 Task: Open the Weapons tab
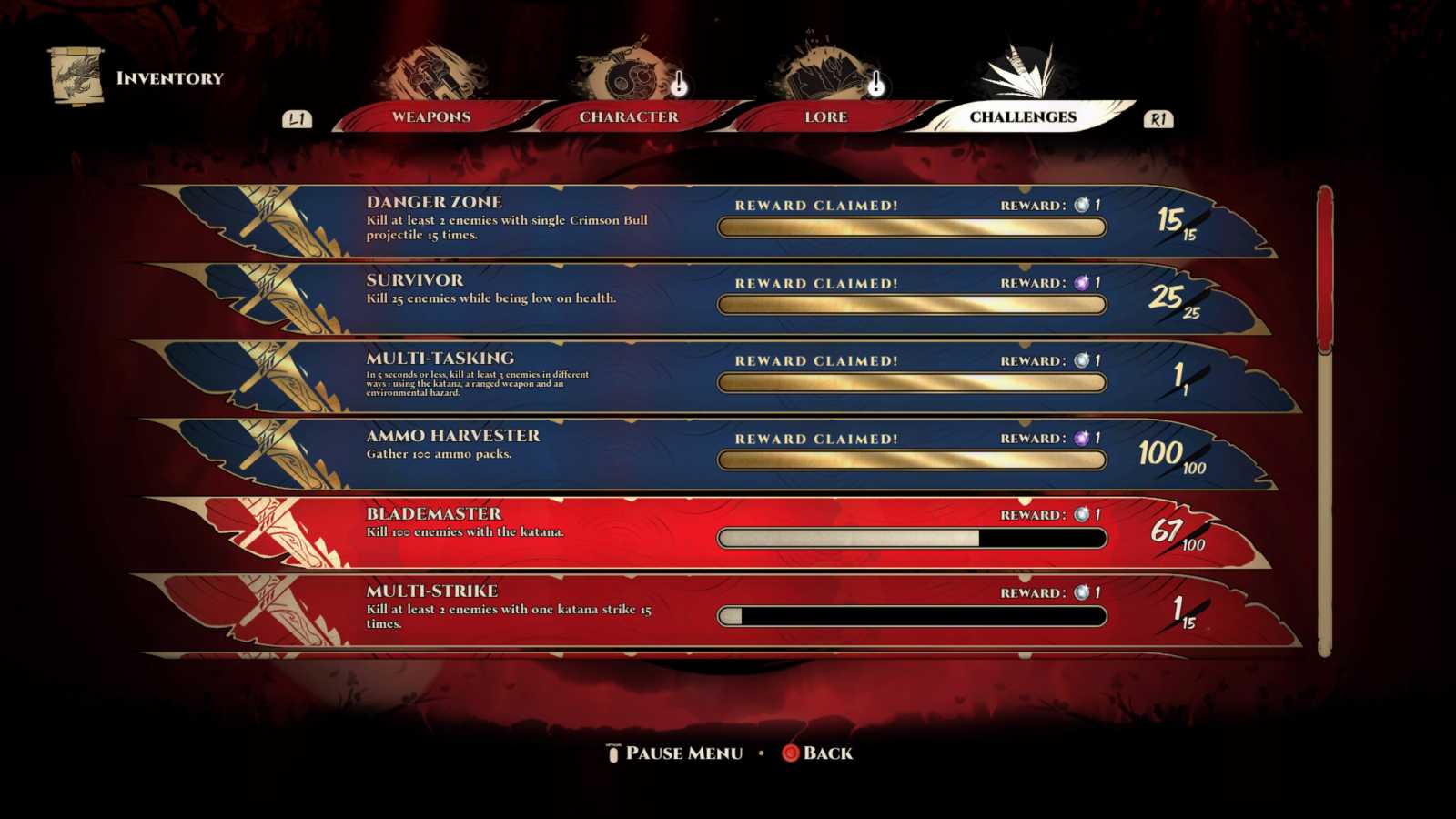point(430,116)
